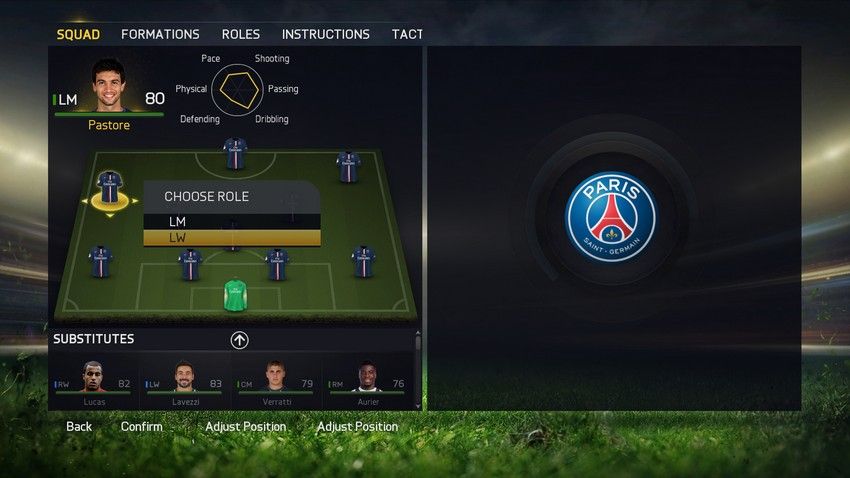Select the goalkeeper in the green shirt
Viewport: 850px width, 478px height.
235,295
